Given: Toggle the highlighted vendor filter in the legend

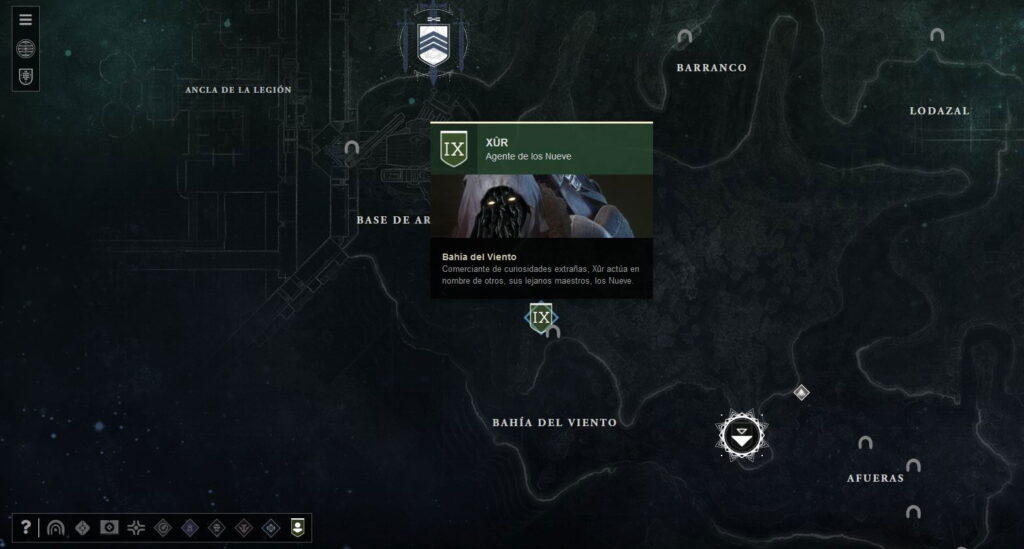Looking at the screenshot, I should click(297, 527).
